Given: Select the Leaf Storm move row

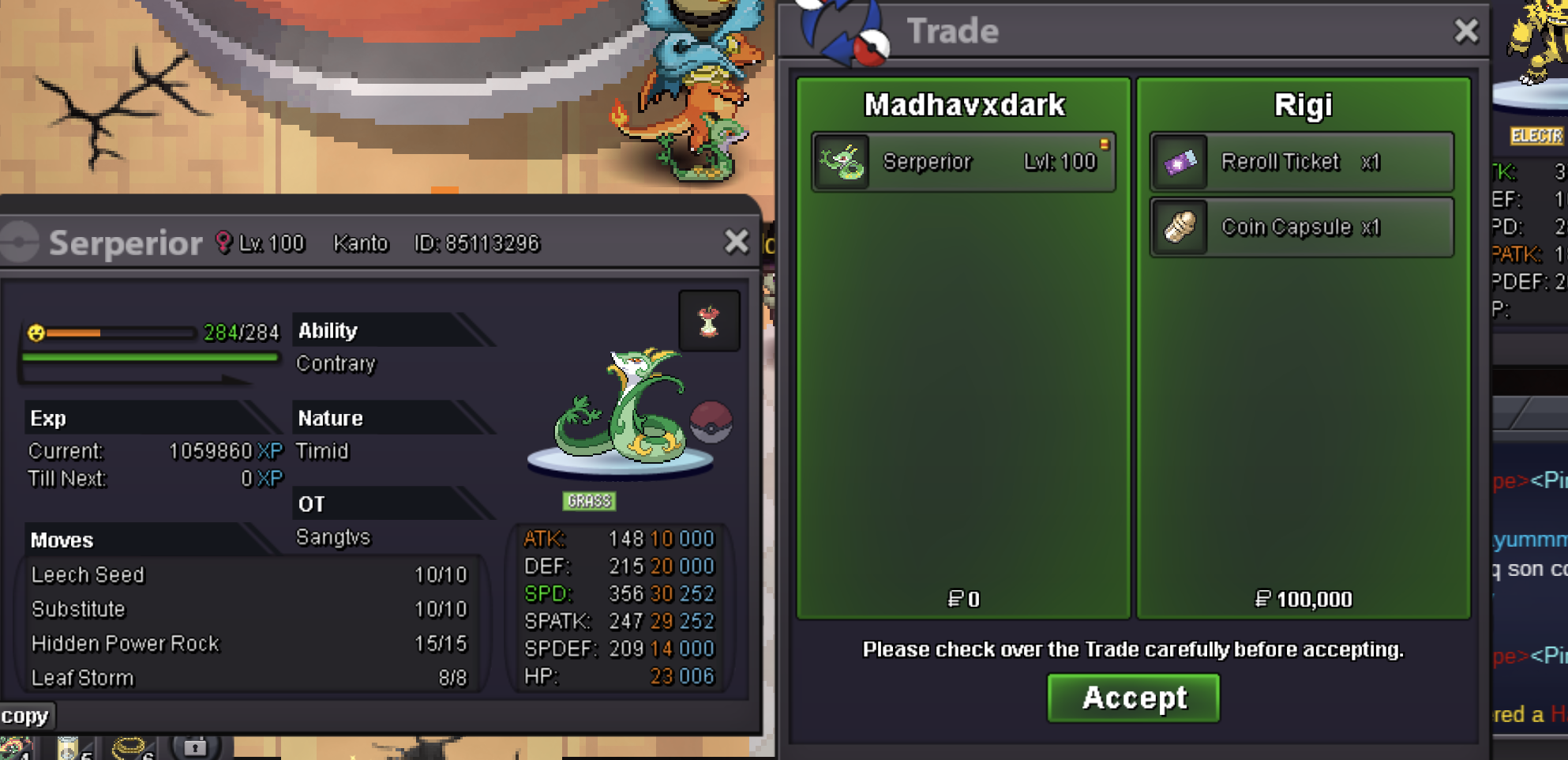Looking at the screenshot, I should (249, 678).
